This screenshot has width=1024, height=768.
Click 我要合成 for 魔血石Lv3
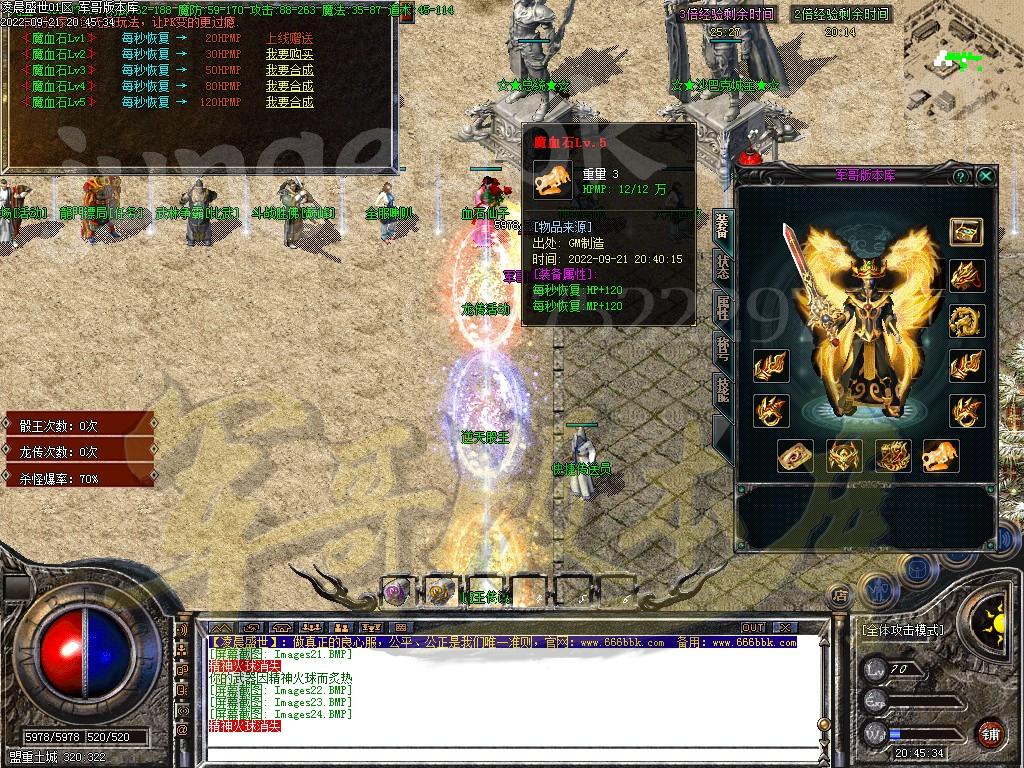289,70
